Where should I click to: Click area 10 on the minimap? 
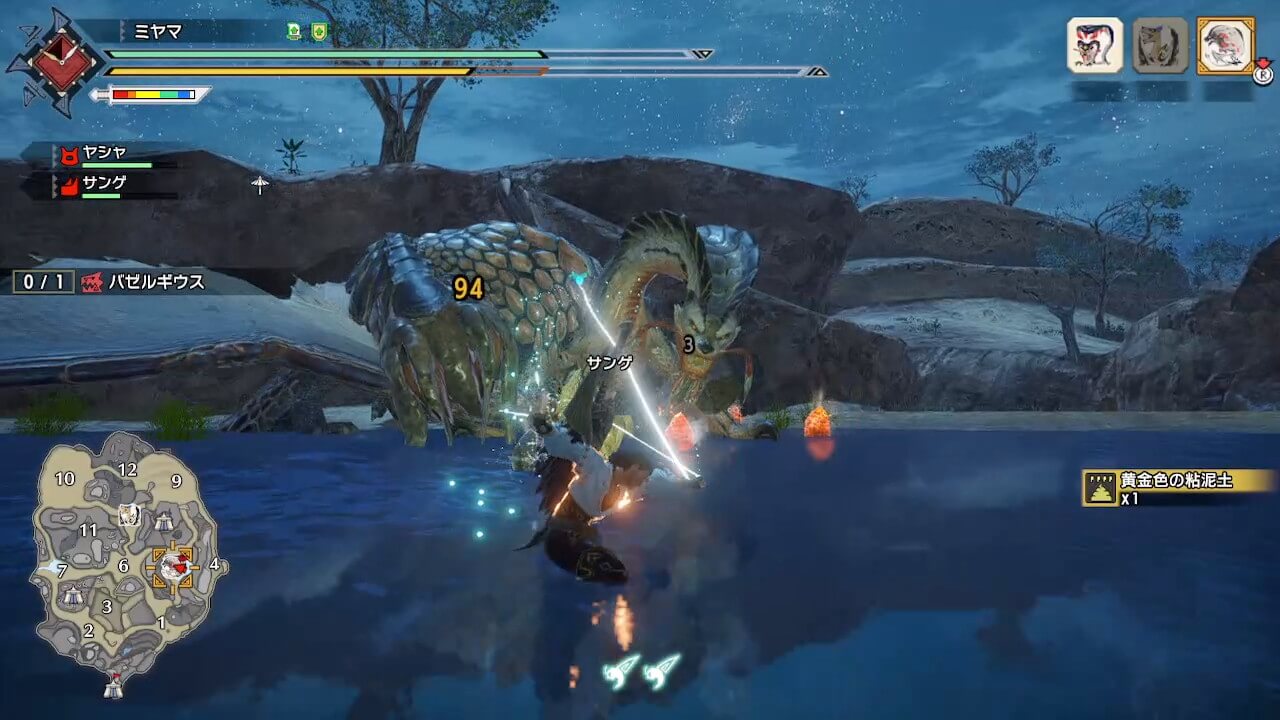pyautogui.click(x=64, y=479)
